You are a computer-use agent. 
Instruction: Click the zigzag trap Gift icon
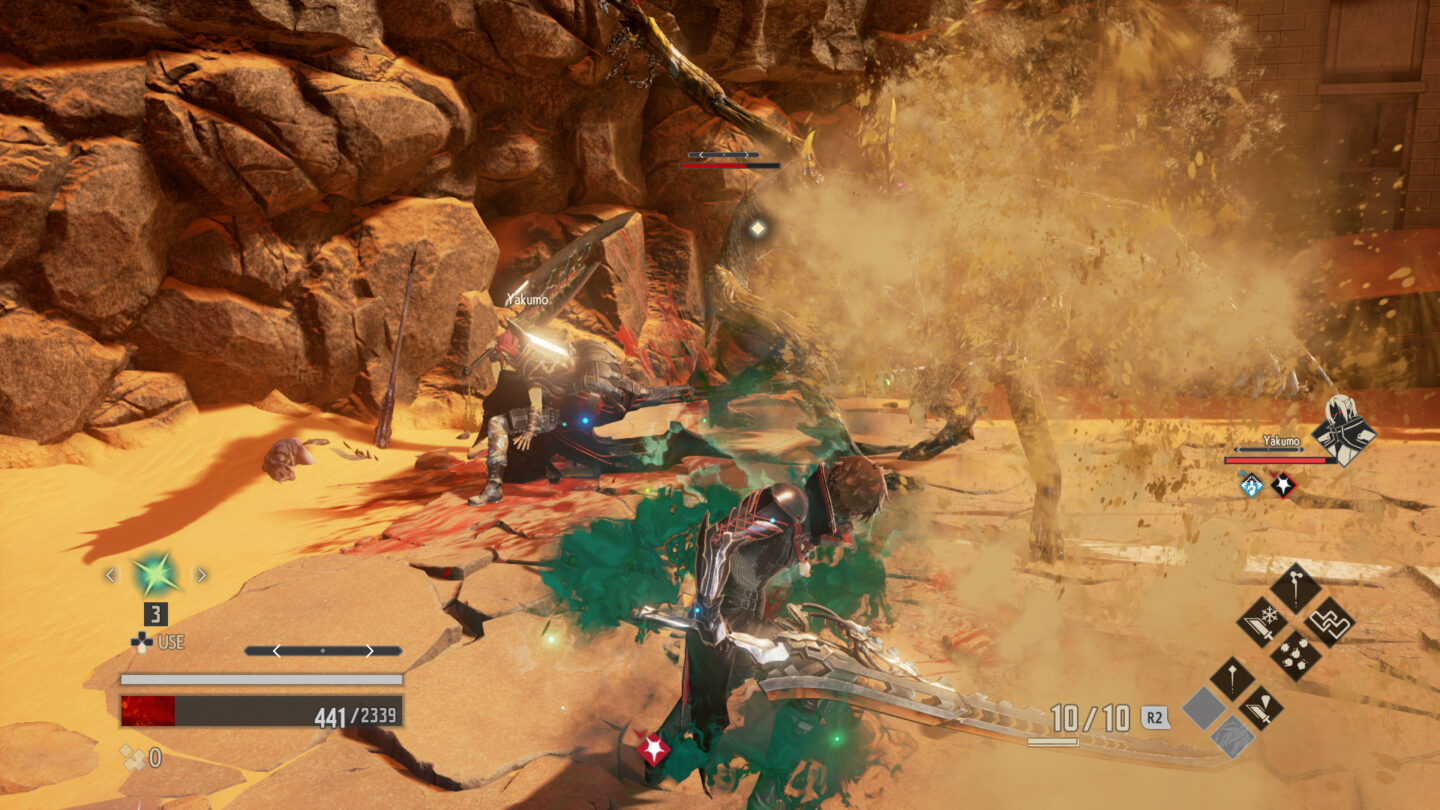click(1329, 624)
